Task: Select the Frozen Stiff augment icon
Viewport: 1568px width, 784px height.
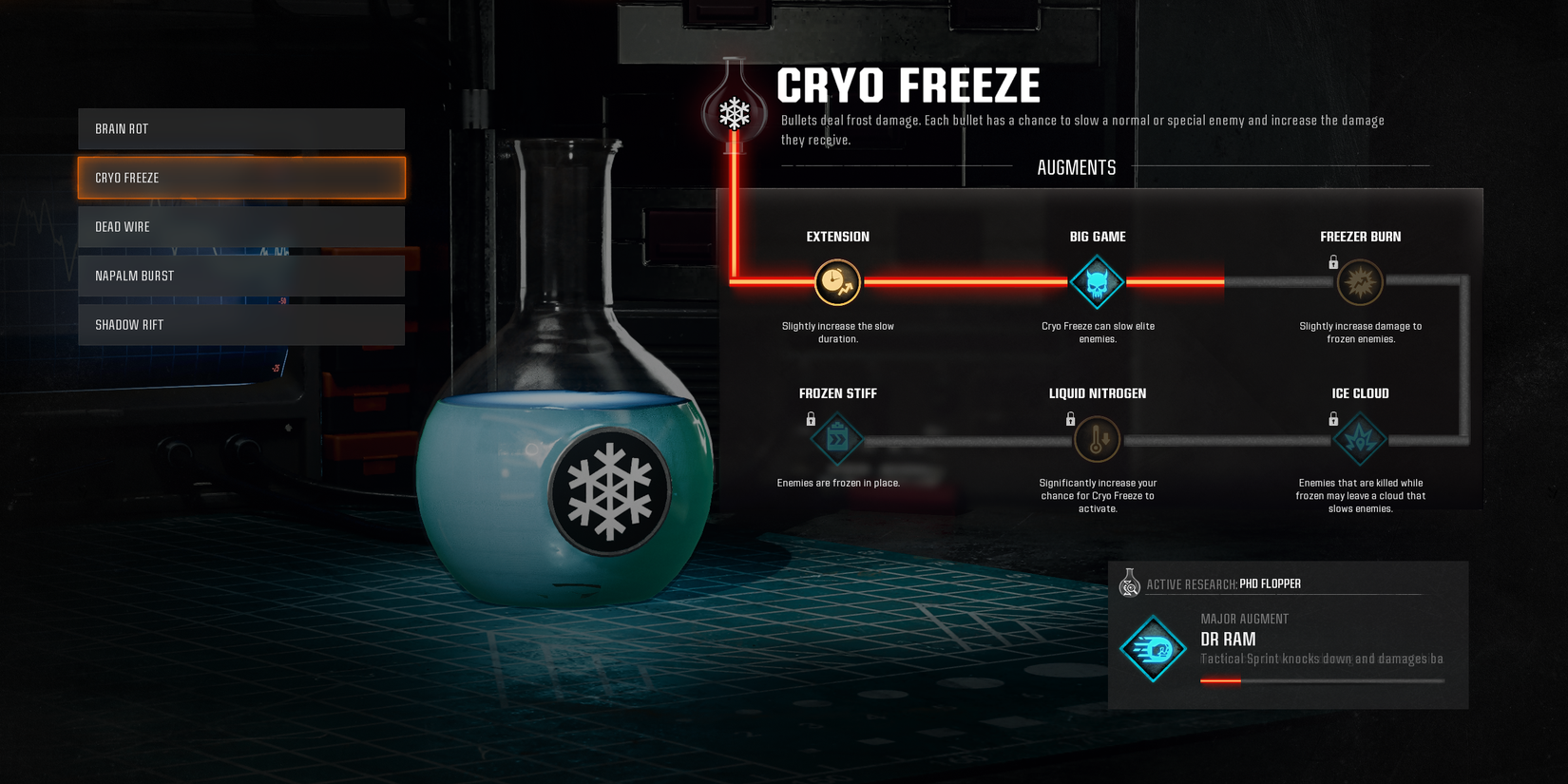Action: 837,439
